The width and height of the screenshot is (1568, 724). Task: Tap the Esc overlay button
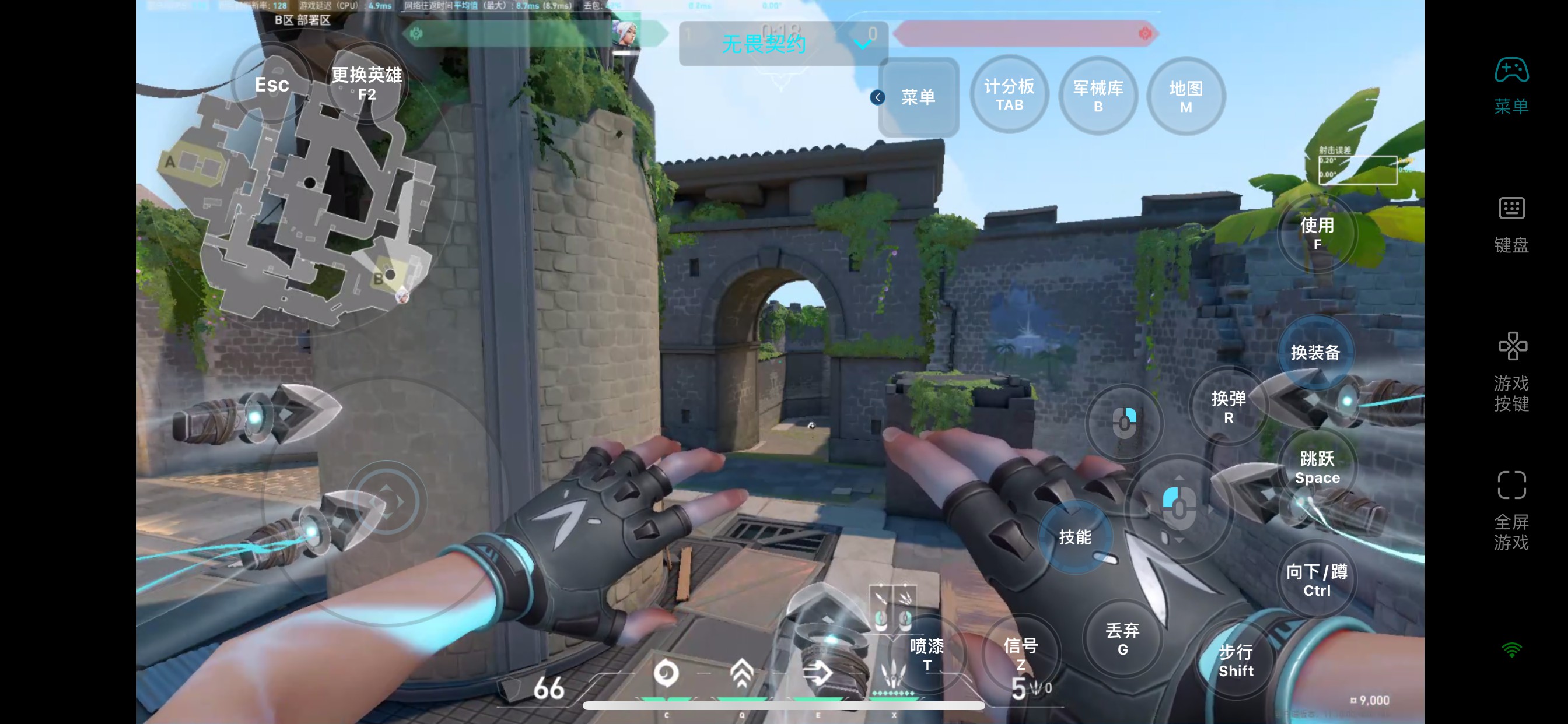click(x=271, y=85)
